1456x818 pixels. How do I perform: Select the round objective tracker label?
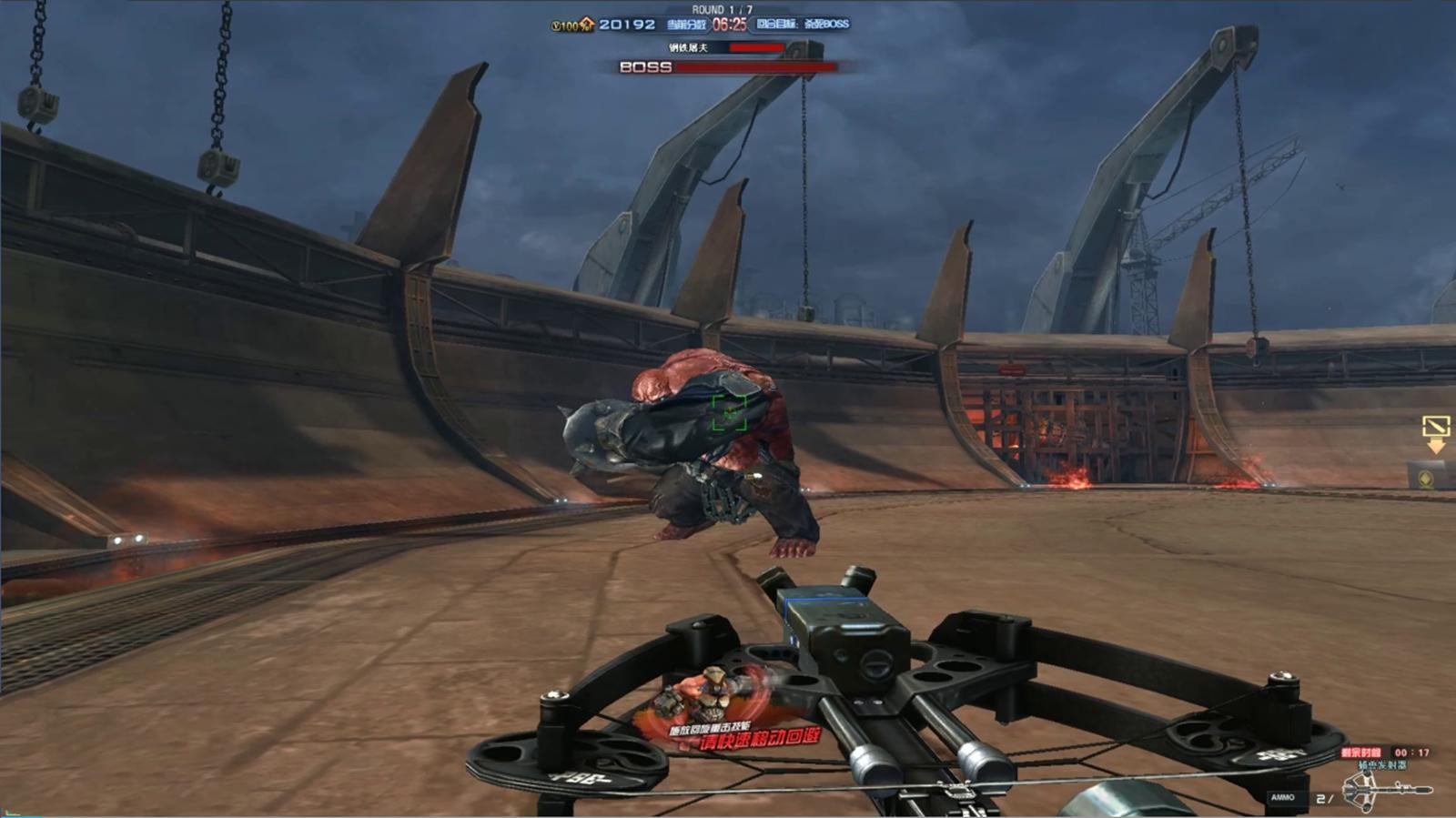coord(803,25)
